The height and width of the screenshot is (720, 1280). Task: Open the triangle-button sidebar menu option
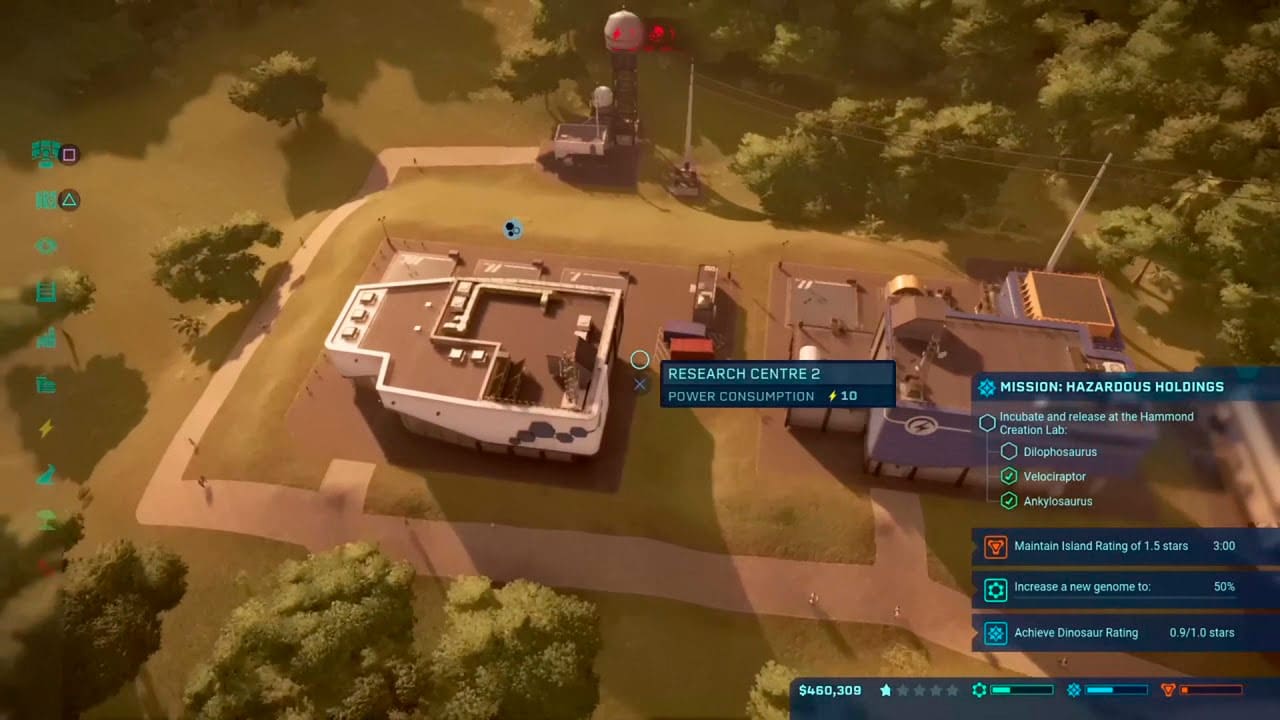(68, 201)
